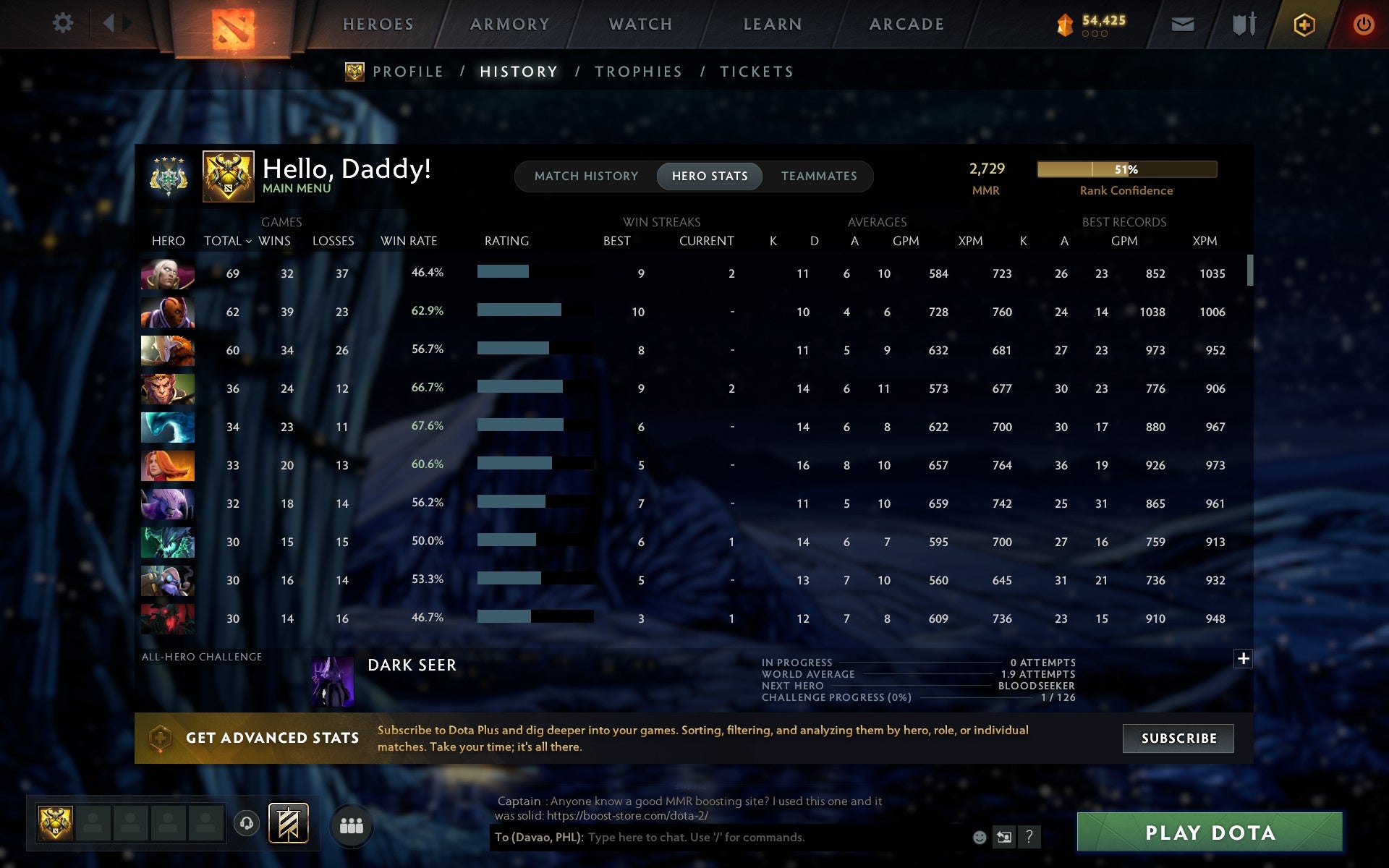Switch to the Match History tab
Image resolution: width=1389 pixels, height=868 pixels.
[x=587, y=176]
